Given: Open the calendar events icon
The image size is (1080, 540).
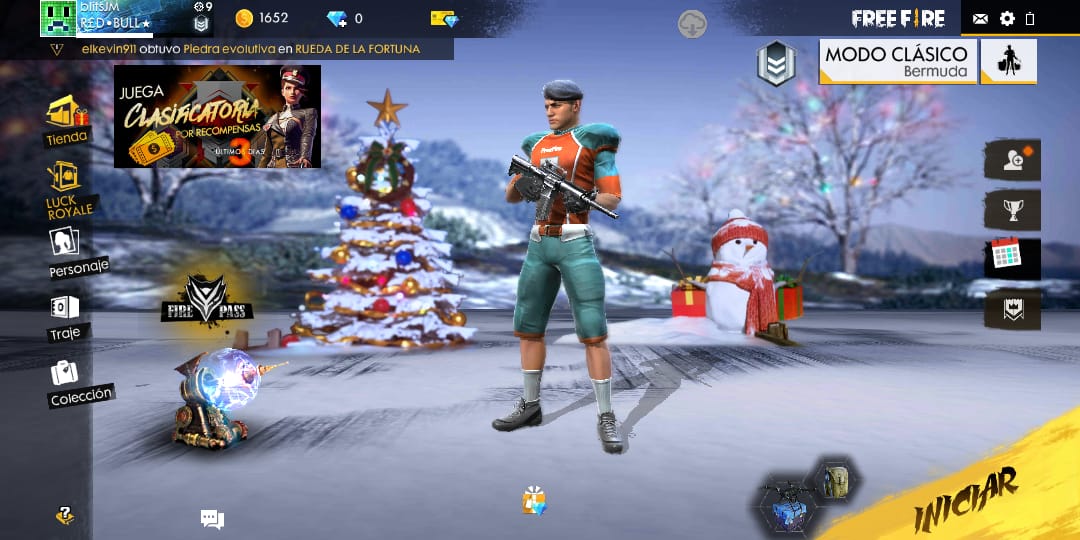Looking at the screenshot, I should click(x=1007, y=256).
